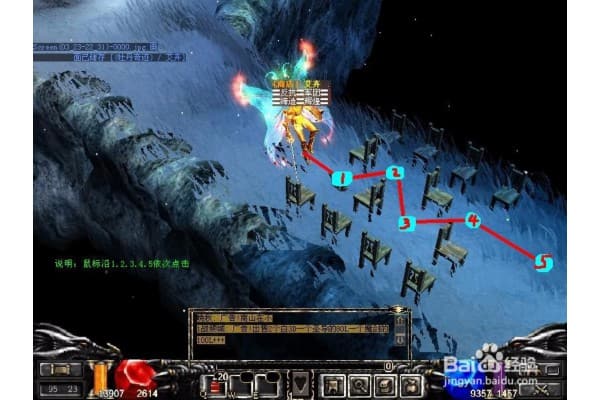Open the pouch bag icon button
Image resolution: width=600 pixels, height=400 pixels.
click(x=411, y=383)
